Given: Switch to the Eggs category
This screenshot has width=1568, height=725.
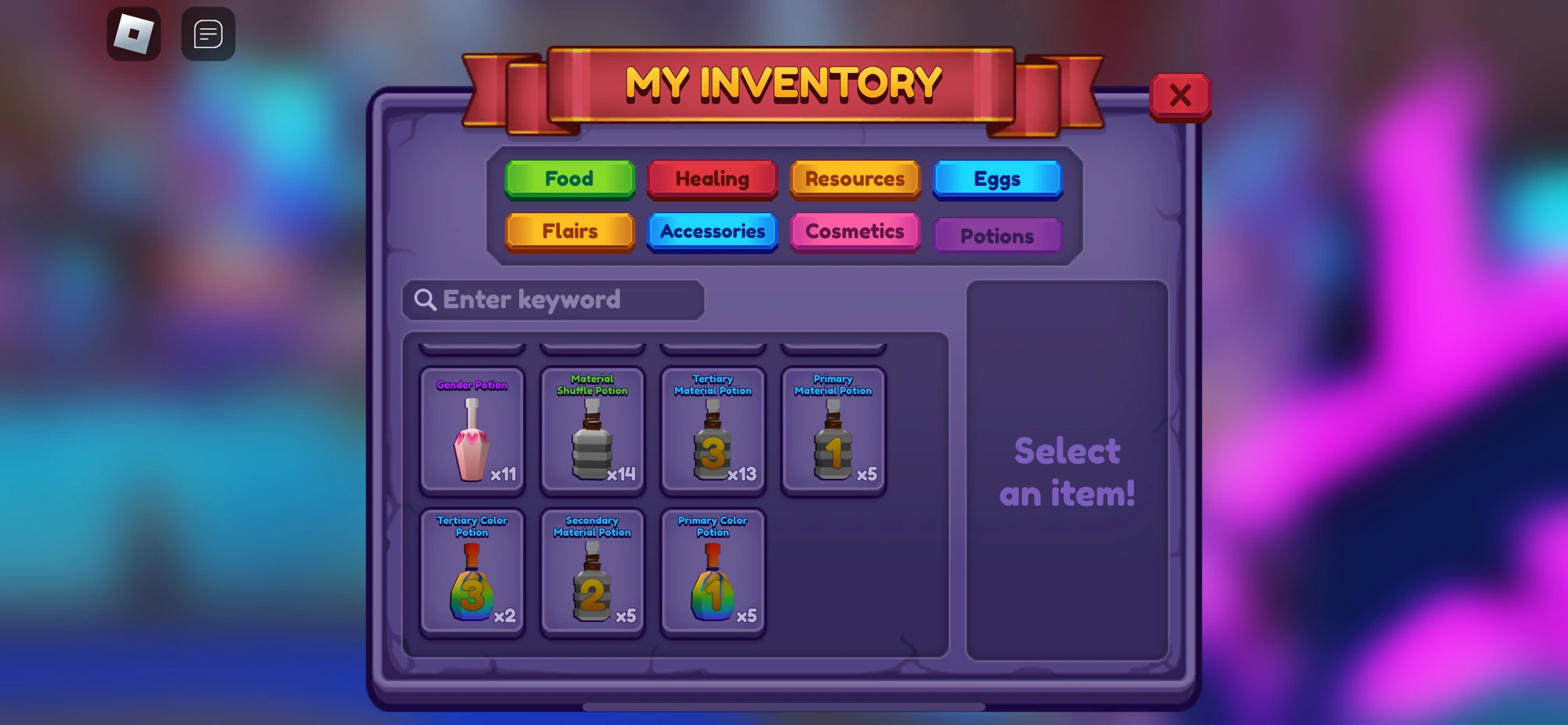Looking at the screenshot, I should coord(997,179).
